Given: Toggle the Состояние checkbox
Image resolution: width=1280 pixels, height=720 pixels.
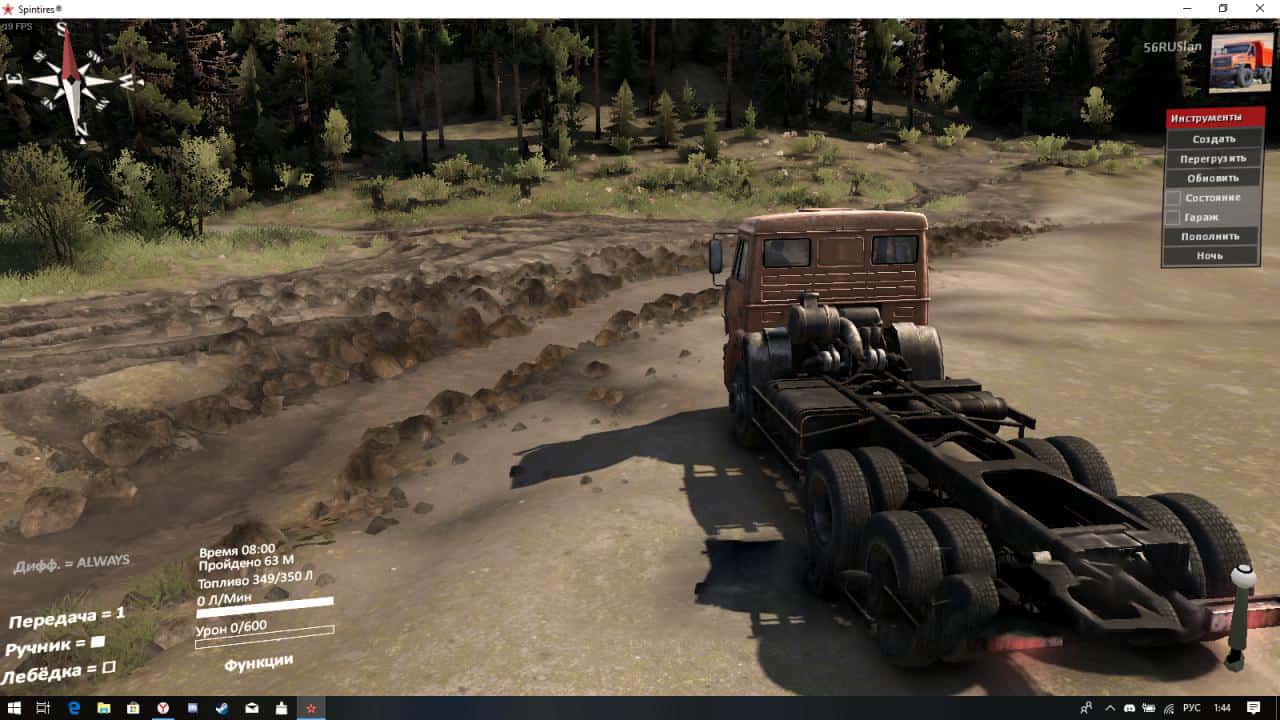Looking at the screenshot, I should 1173,197.
